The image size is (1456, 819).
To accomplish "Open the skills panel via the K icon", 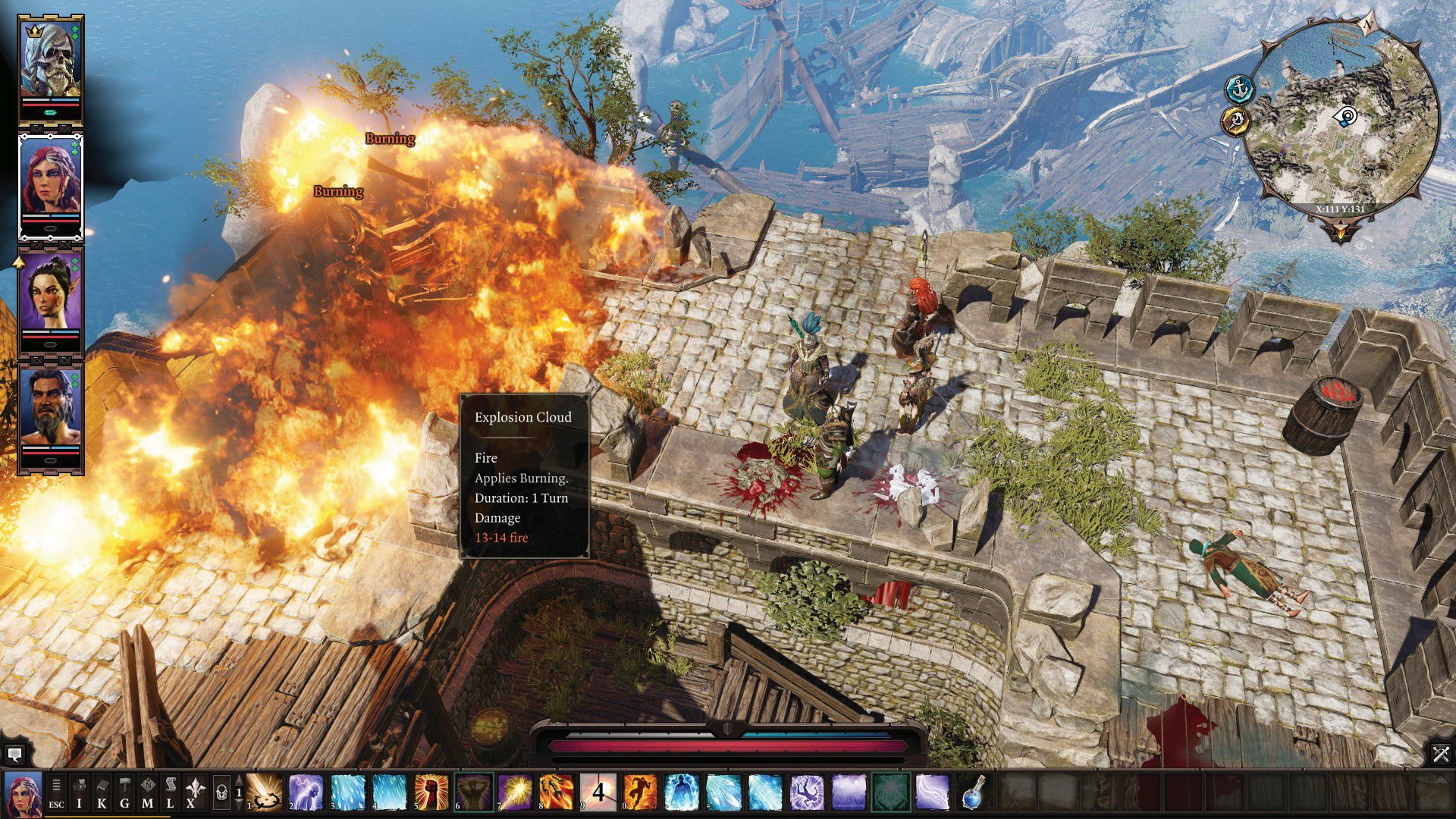I will [x=102, y=792].
